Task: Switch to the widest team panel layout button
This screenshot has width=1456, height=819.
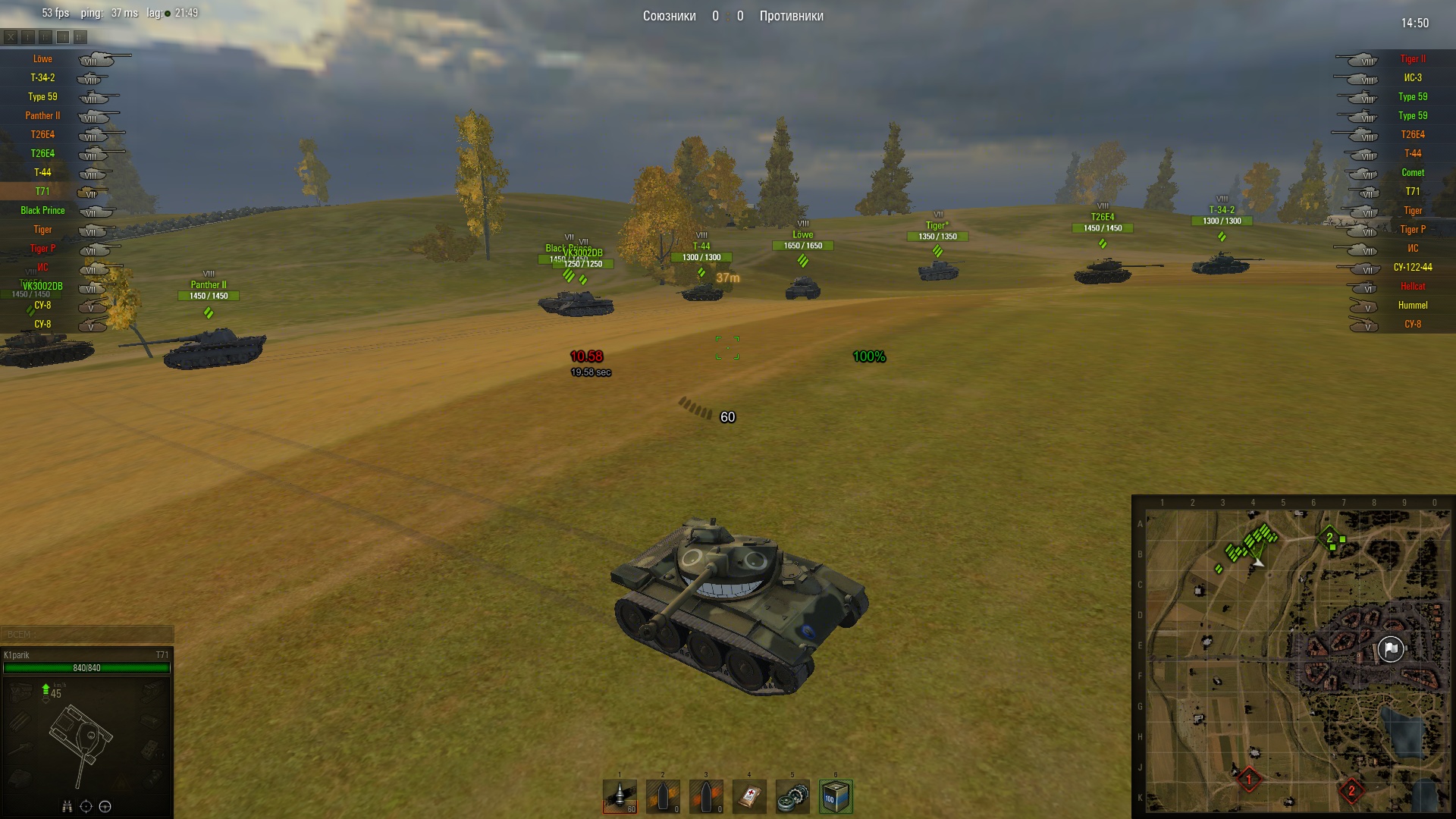Action: click(x=80, y=36)
